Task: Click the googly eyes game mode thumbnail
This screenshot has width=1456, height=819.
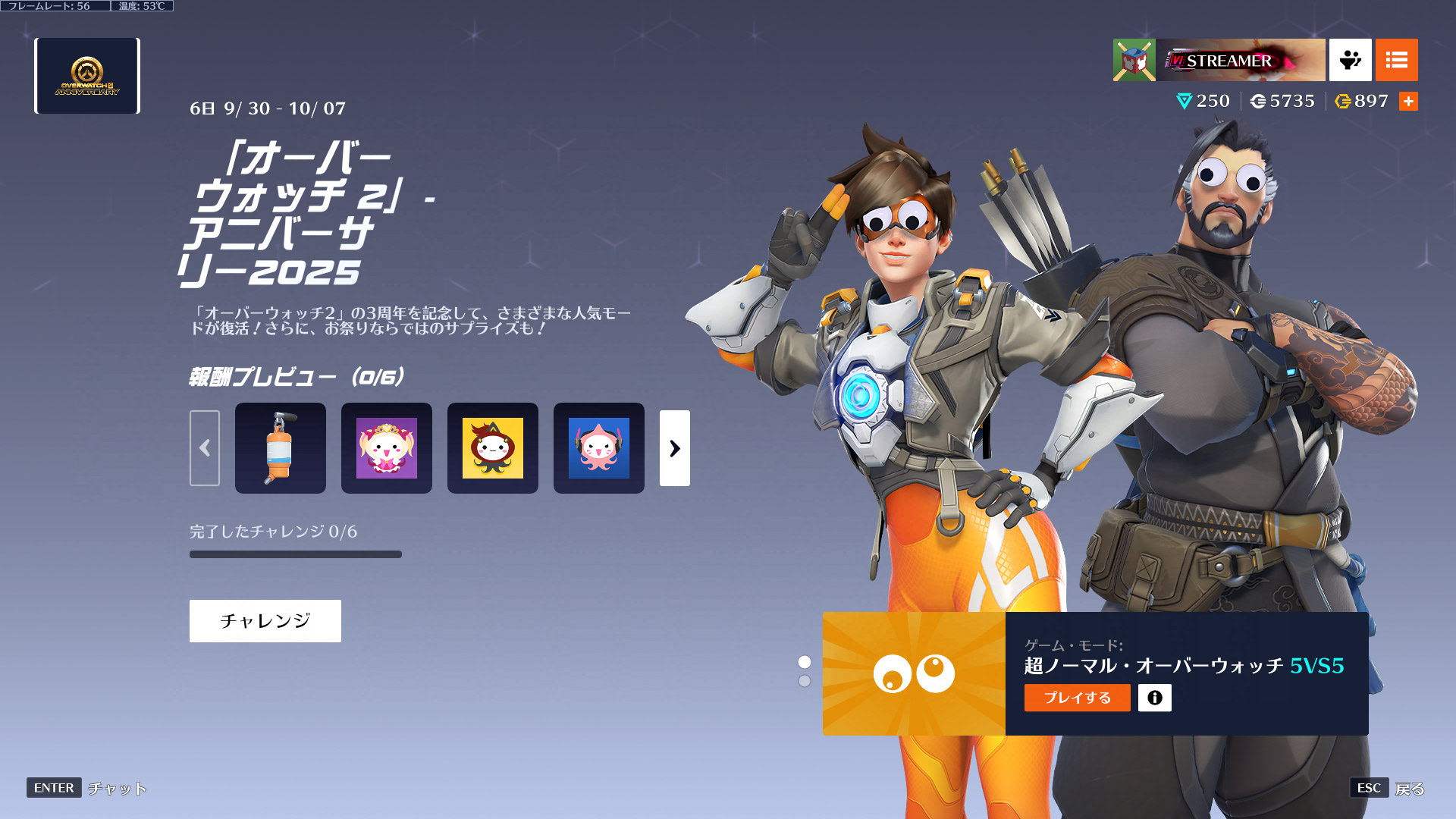Action: tap(914, 673)
